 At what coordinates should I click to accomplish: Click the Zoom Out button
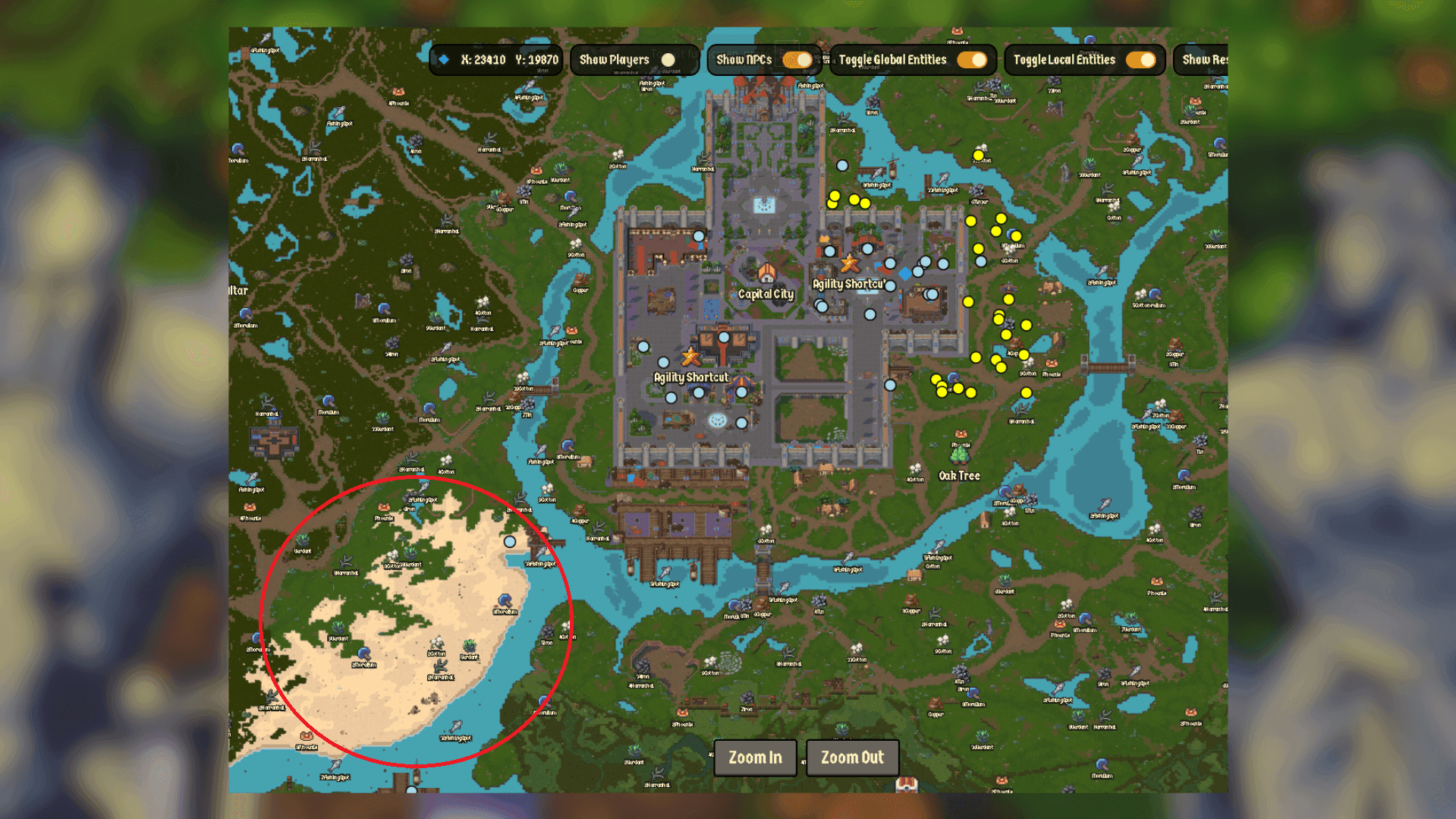pyautogui.click(x=852, y=758)
